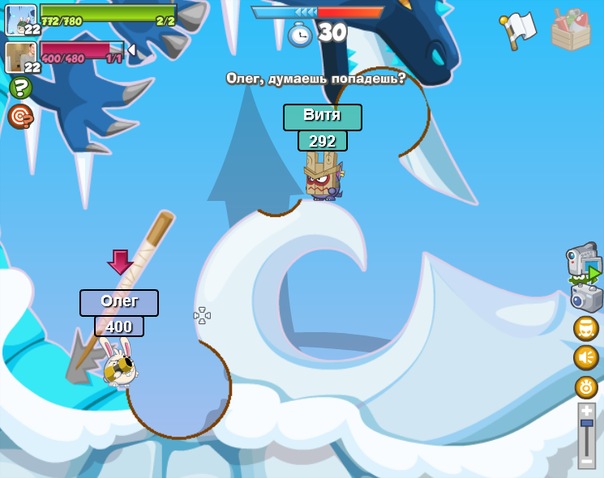Zoom in with the plus button
Image resolution: width=604 pixels, height=478 pixels.
coord(587,410)
